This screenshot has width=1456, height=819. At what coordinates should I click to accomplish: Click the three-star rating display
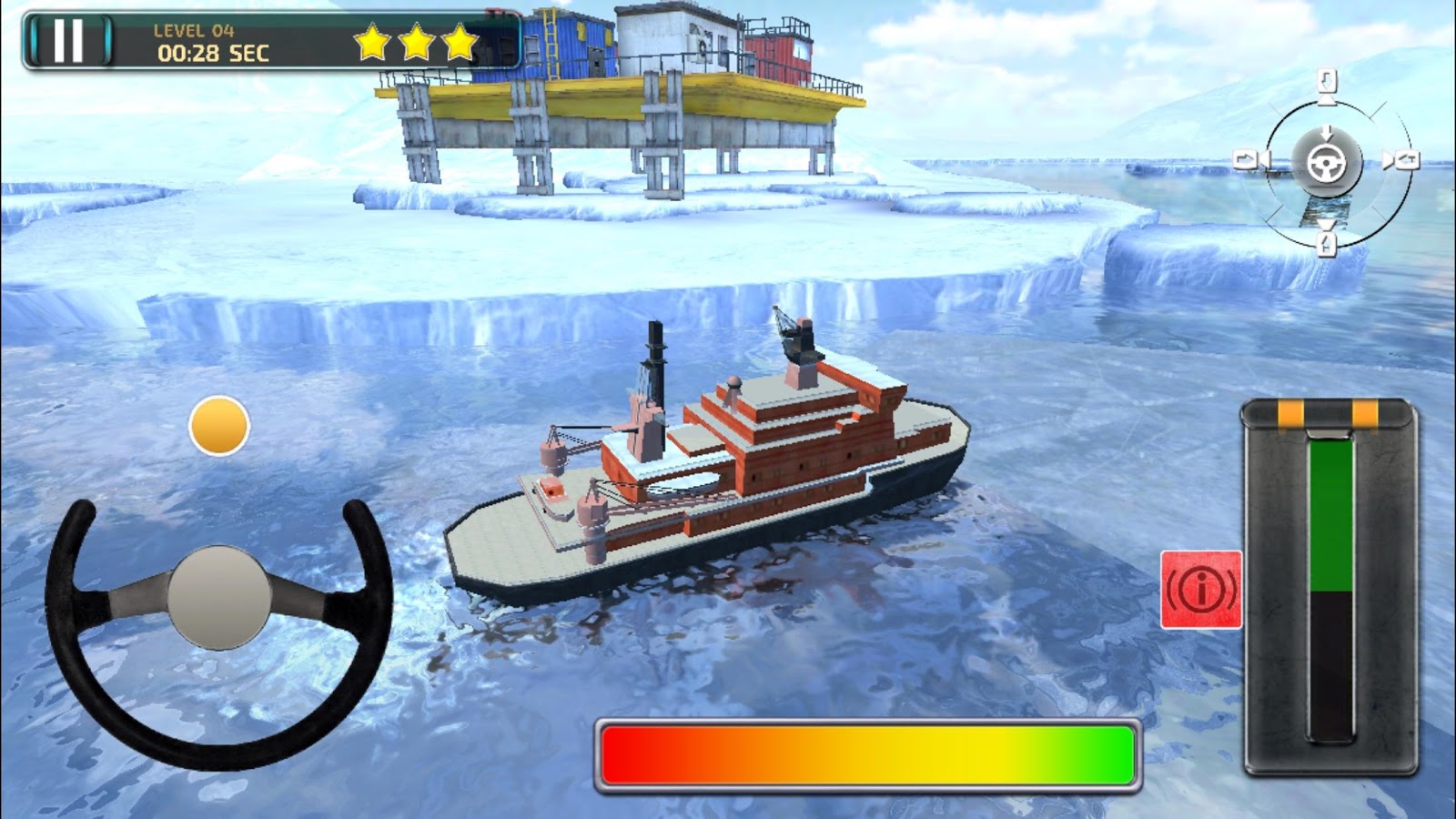[414, 40]
